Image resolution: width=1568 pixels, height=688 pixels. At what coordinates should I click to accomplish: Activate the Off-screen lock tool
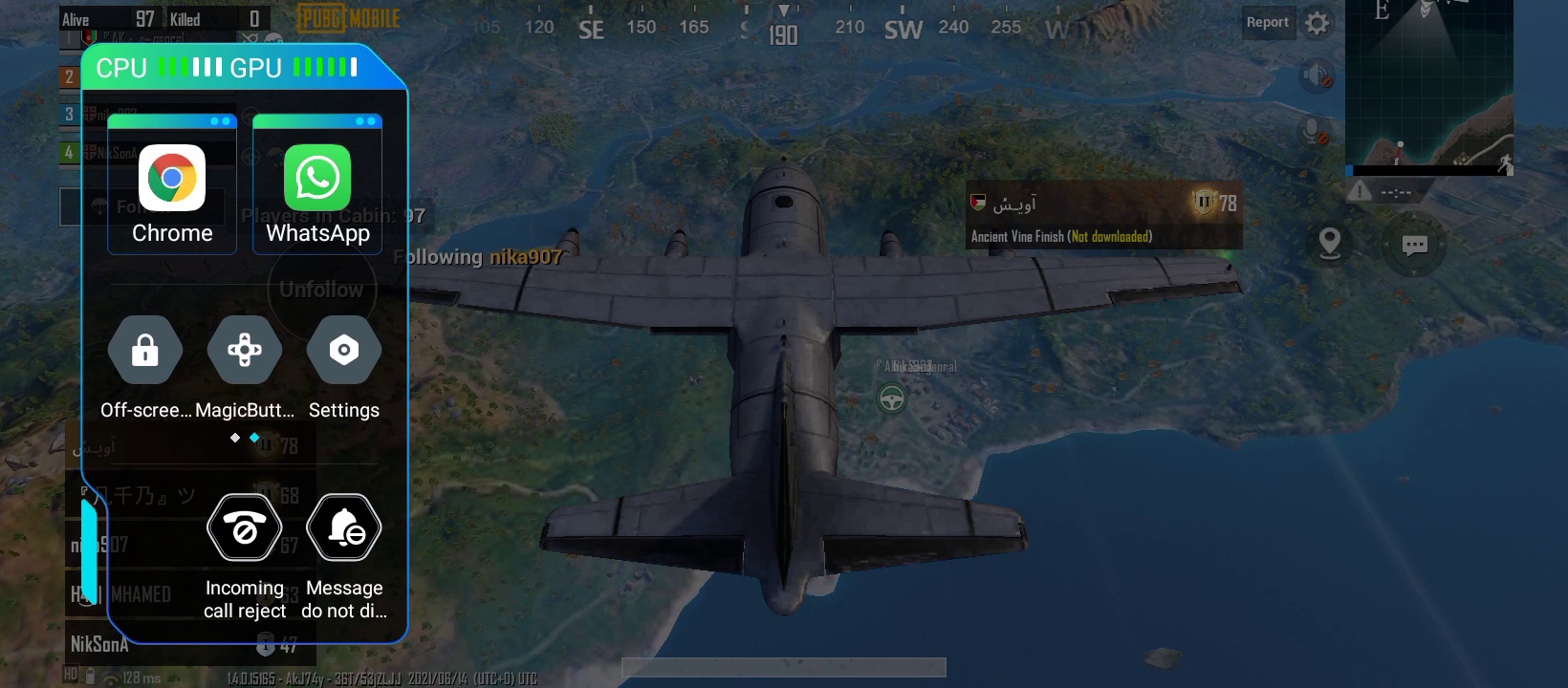pyautogui.click(x=144, y=352)
